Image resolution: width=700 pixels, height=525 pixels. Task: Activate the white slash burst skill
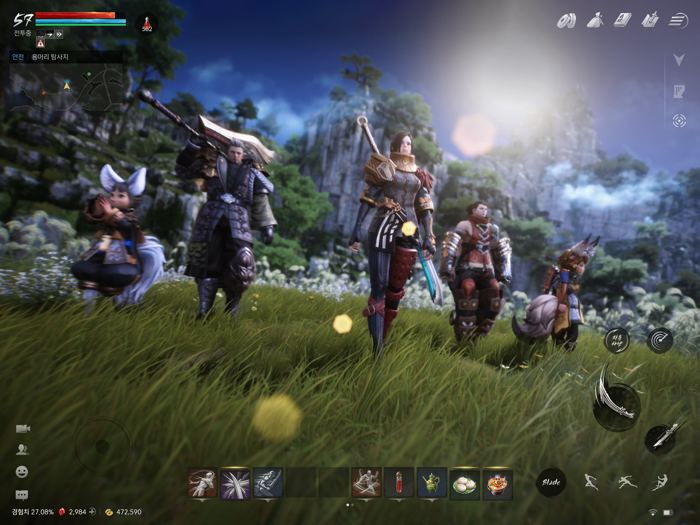(235, 484)
